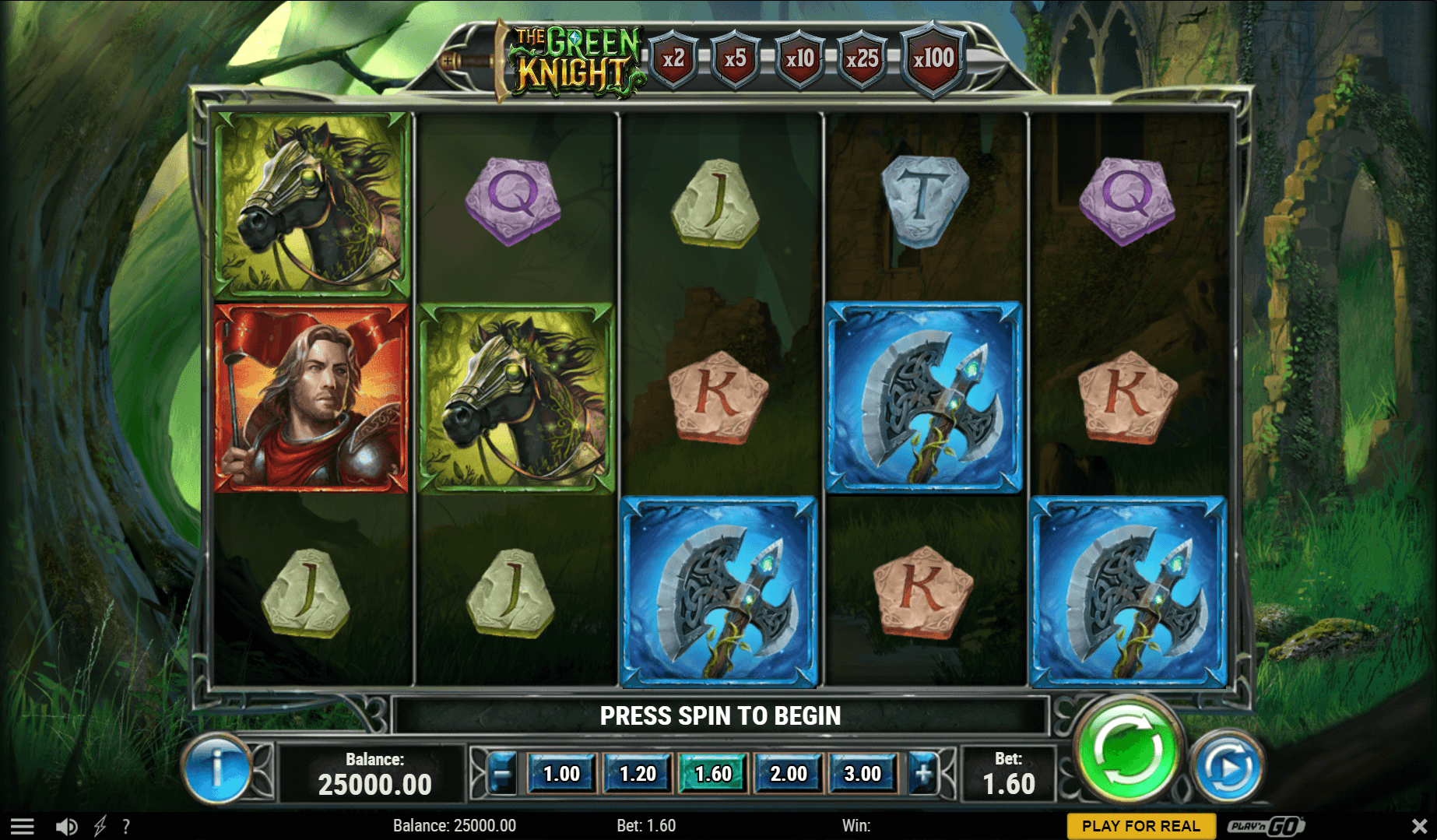Select the 1.00 bet option
1437x840 pixels.
pyautogui.click(x=562, y=773)
